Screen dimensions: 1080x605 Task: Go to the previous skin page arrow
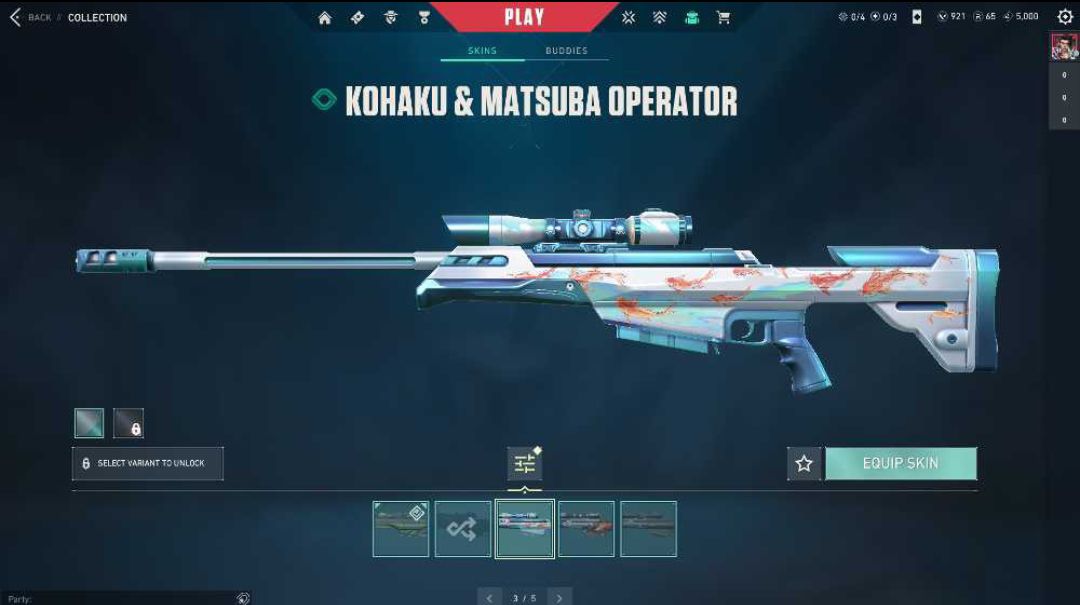(489, 597)
